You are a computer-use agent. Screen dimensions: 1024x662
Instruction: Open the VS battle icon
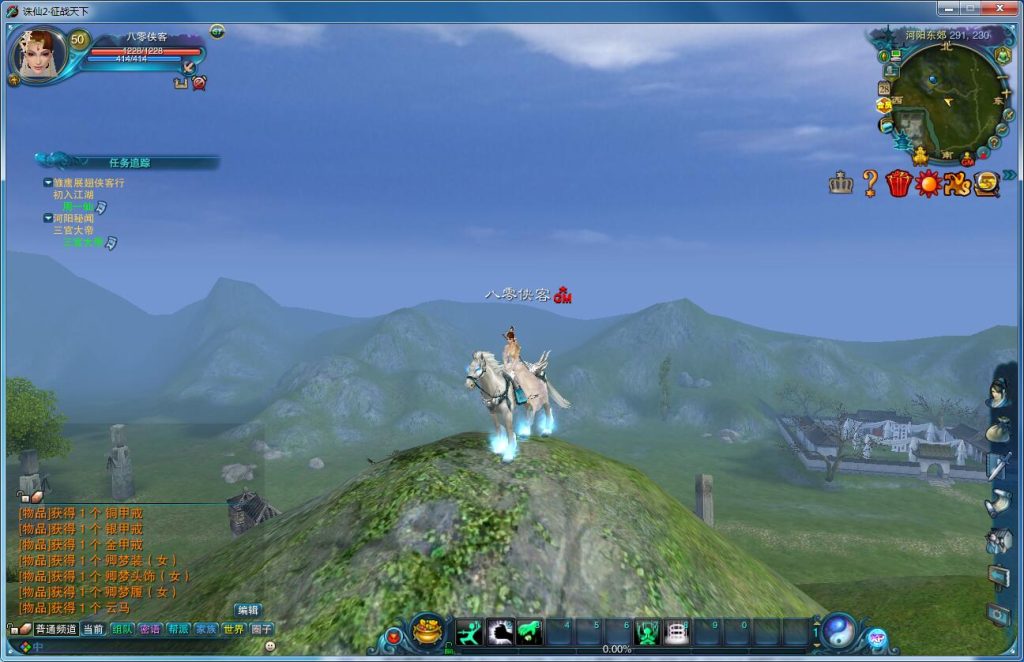[958, 183]
